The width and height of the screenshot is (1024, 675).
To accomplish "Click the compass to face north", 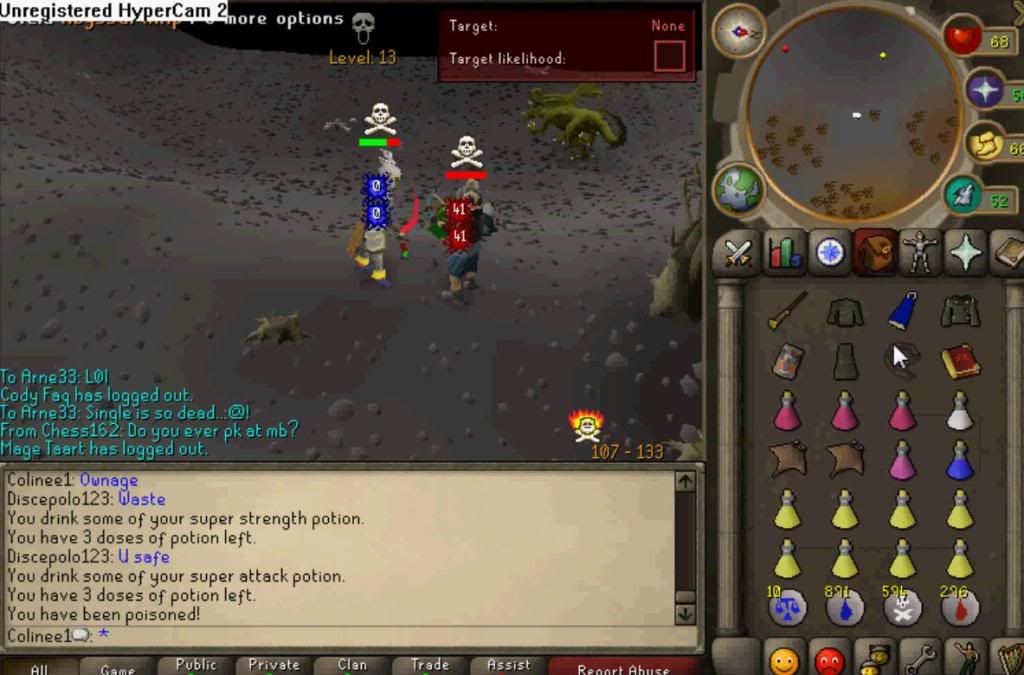I will click(x=739, y=31).
